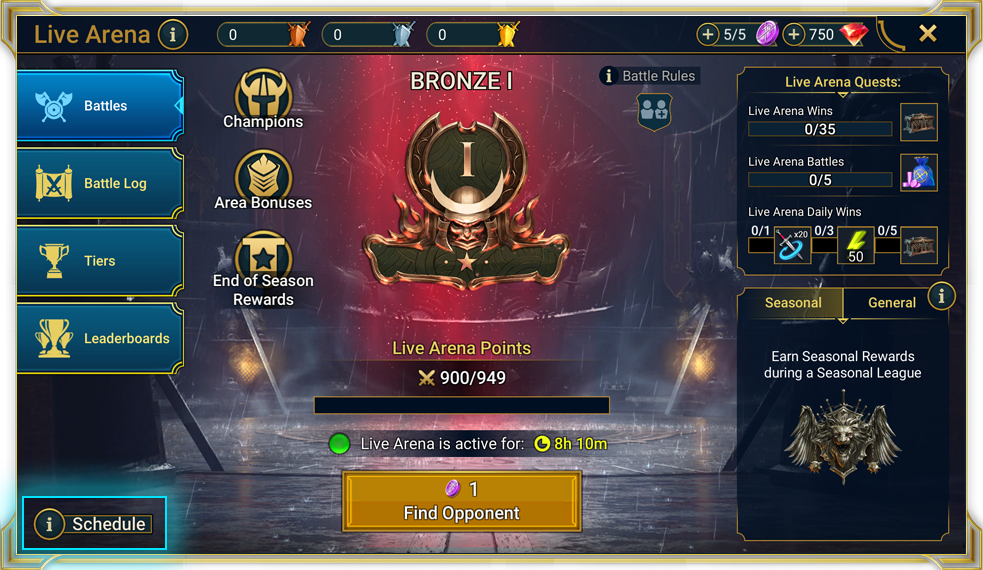Click the Live Arena Battles blue bag reward
Screen dimensions: 983x570
point(918,173)
